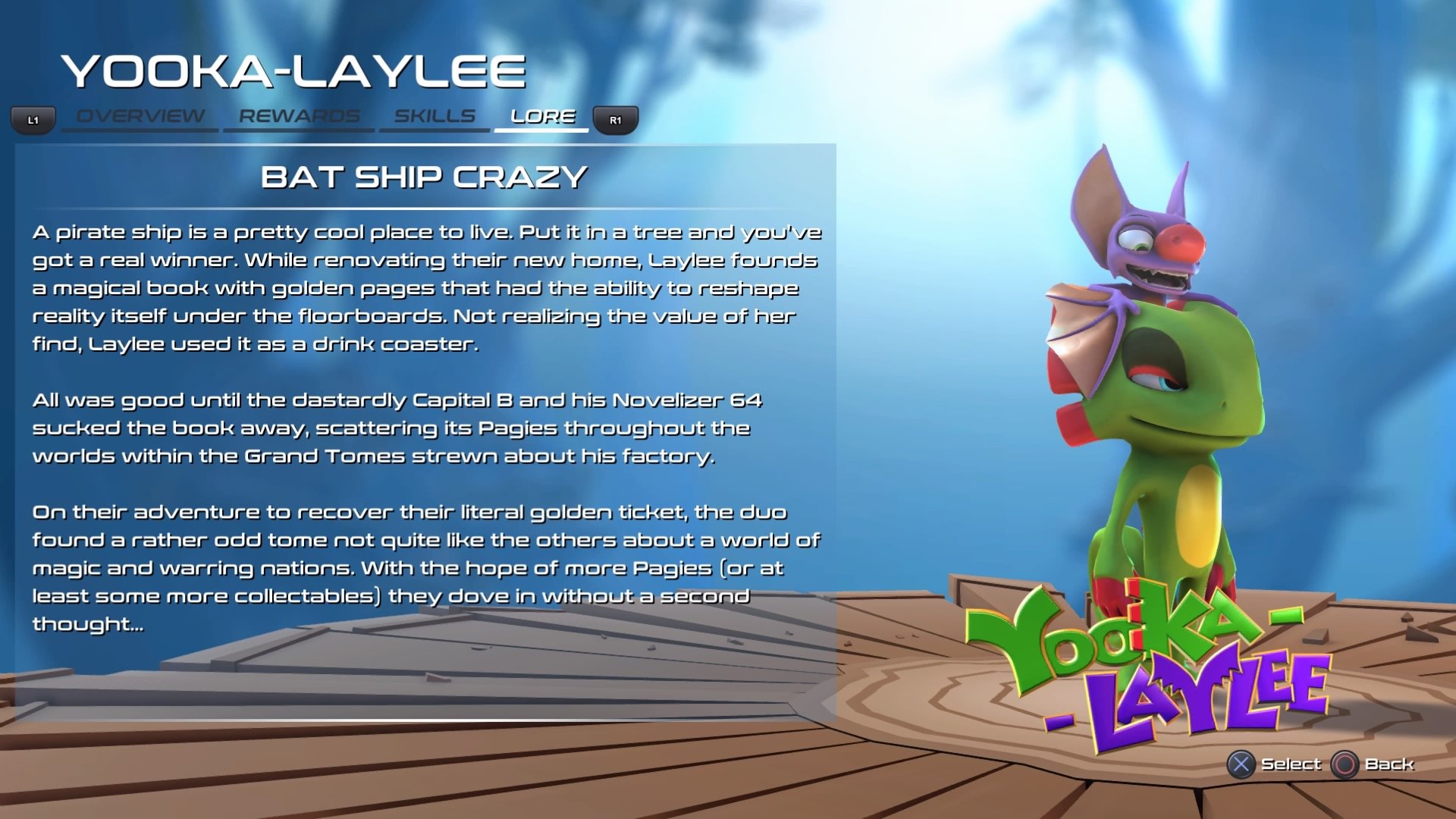Click the underline beneath the Overview tab
The width and height of the screenshot is (1456, 819).
point(139,131)
